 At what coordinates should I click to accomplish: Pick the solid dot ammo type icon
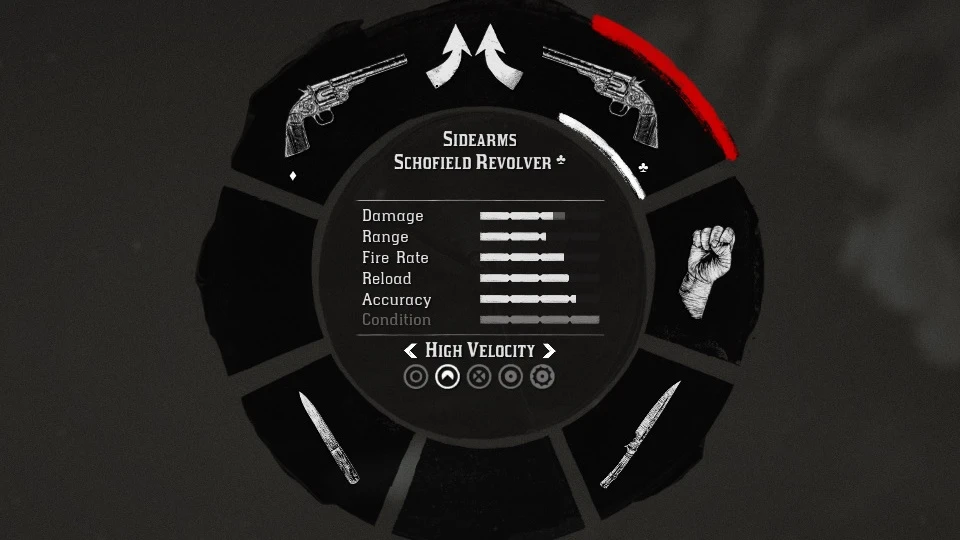pyautogui.click(x=510, y=377)
